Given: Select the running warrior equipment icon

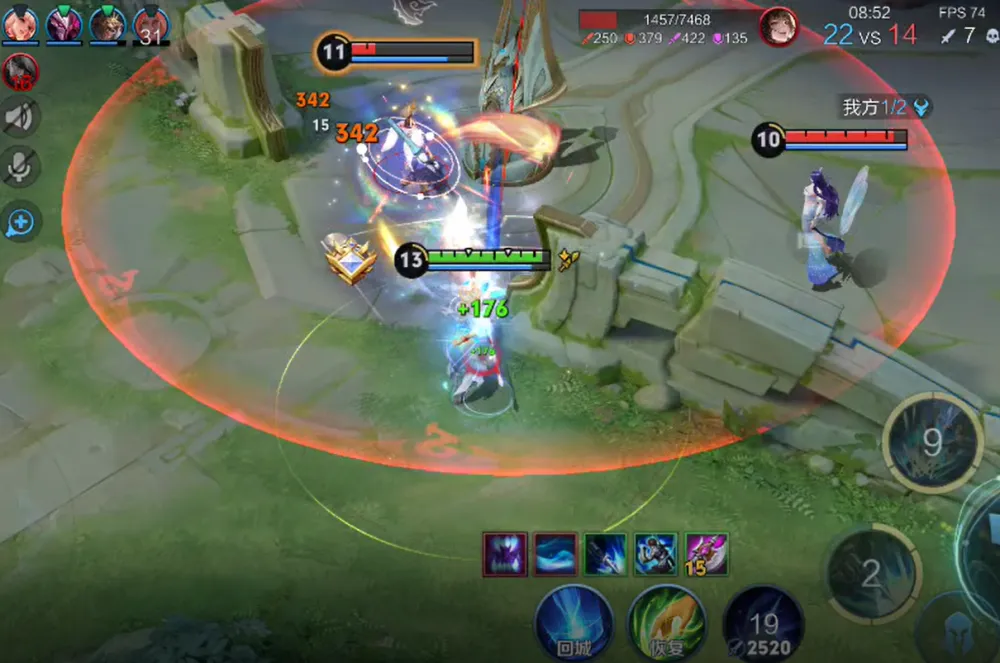Looking at the screenshot, I should point(656,553).
